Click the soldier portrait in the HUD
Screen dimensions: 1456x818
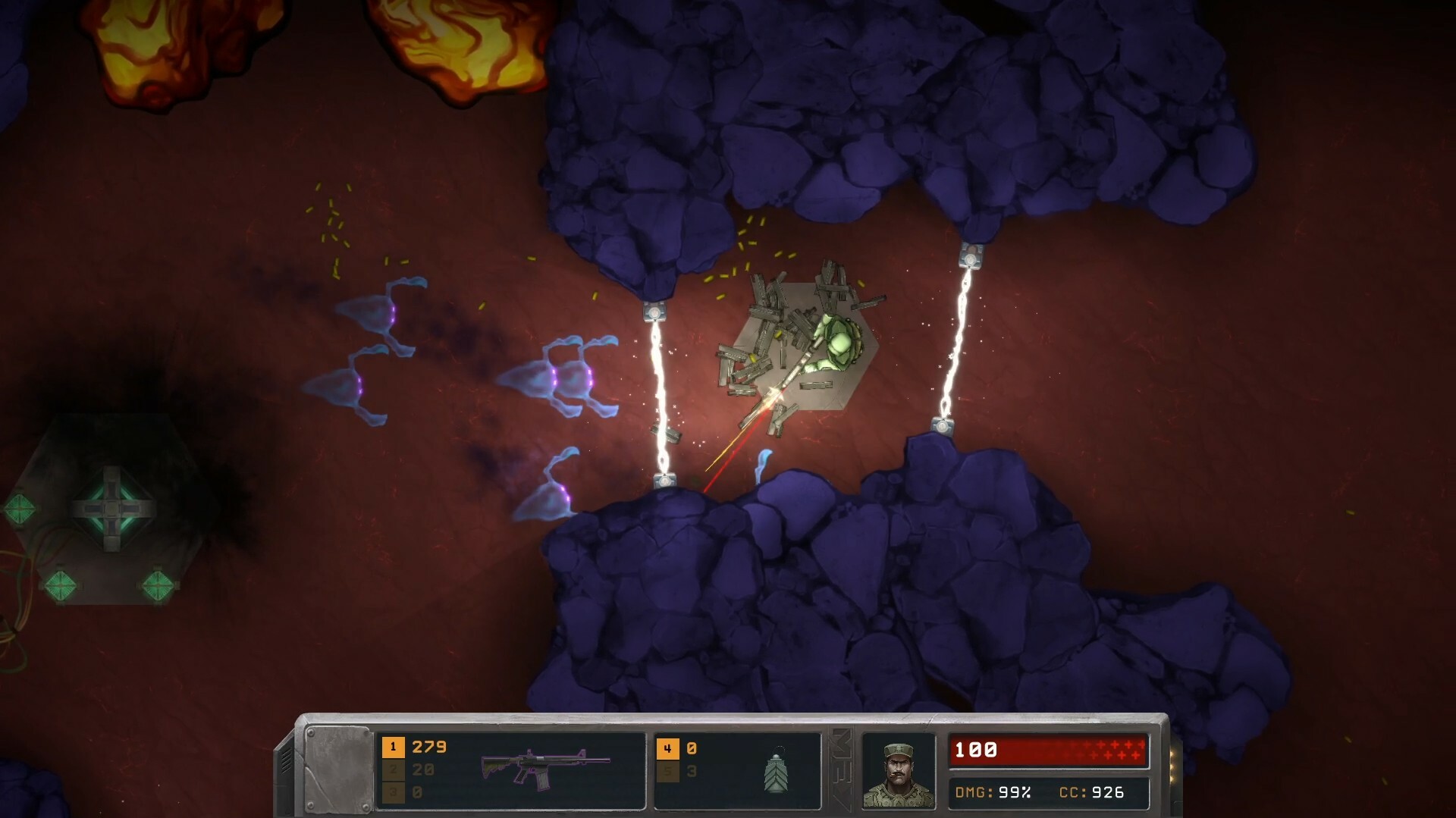pos(897,769)
